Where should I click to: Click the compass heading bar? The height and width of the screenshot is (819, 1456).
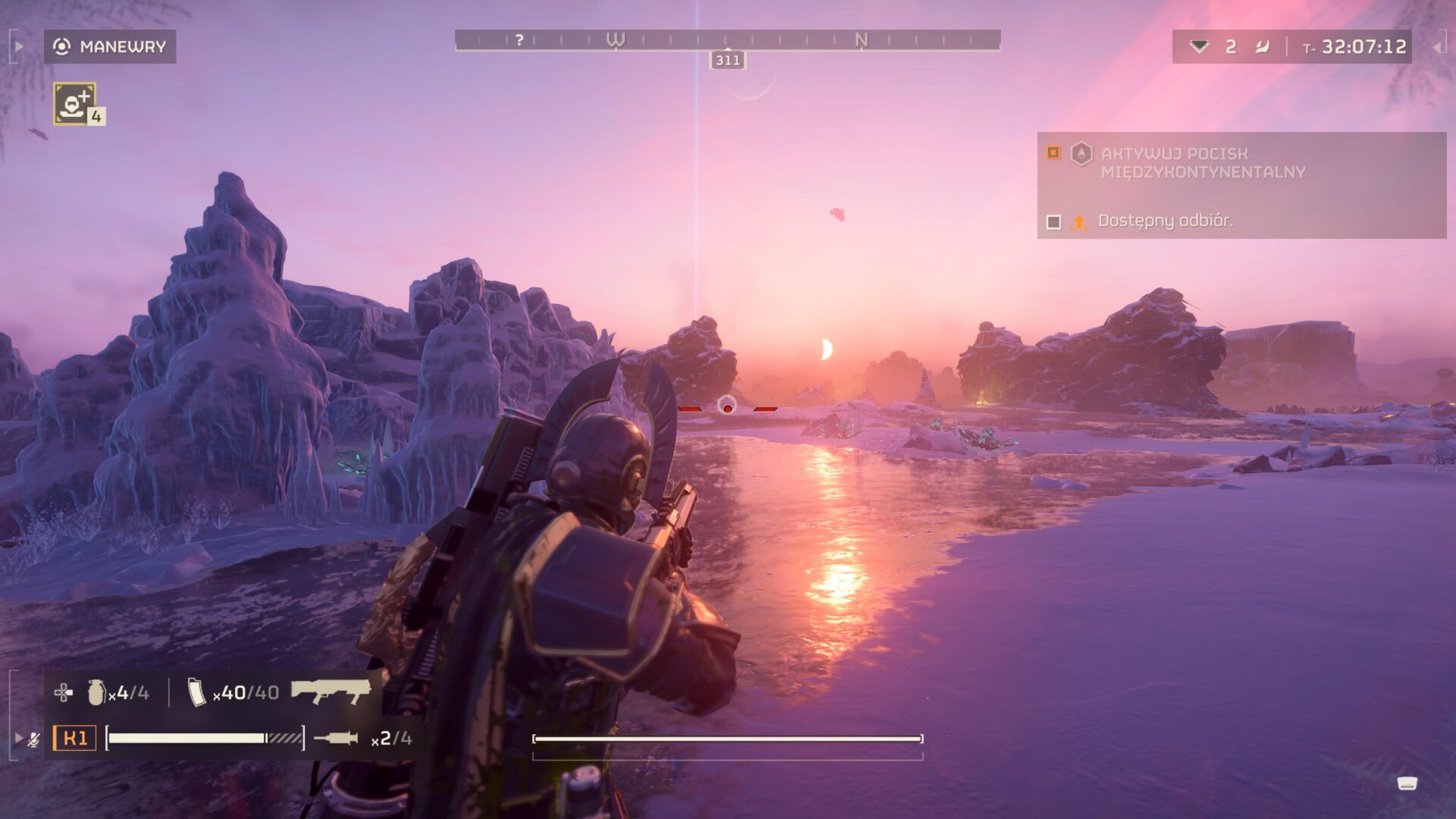pos(727,39)
